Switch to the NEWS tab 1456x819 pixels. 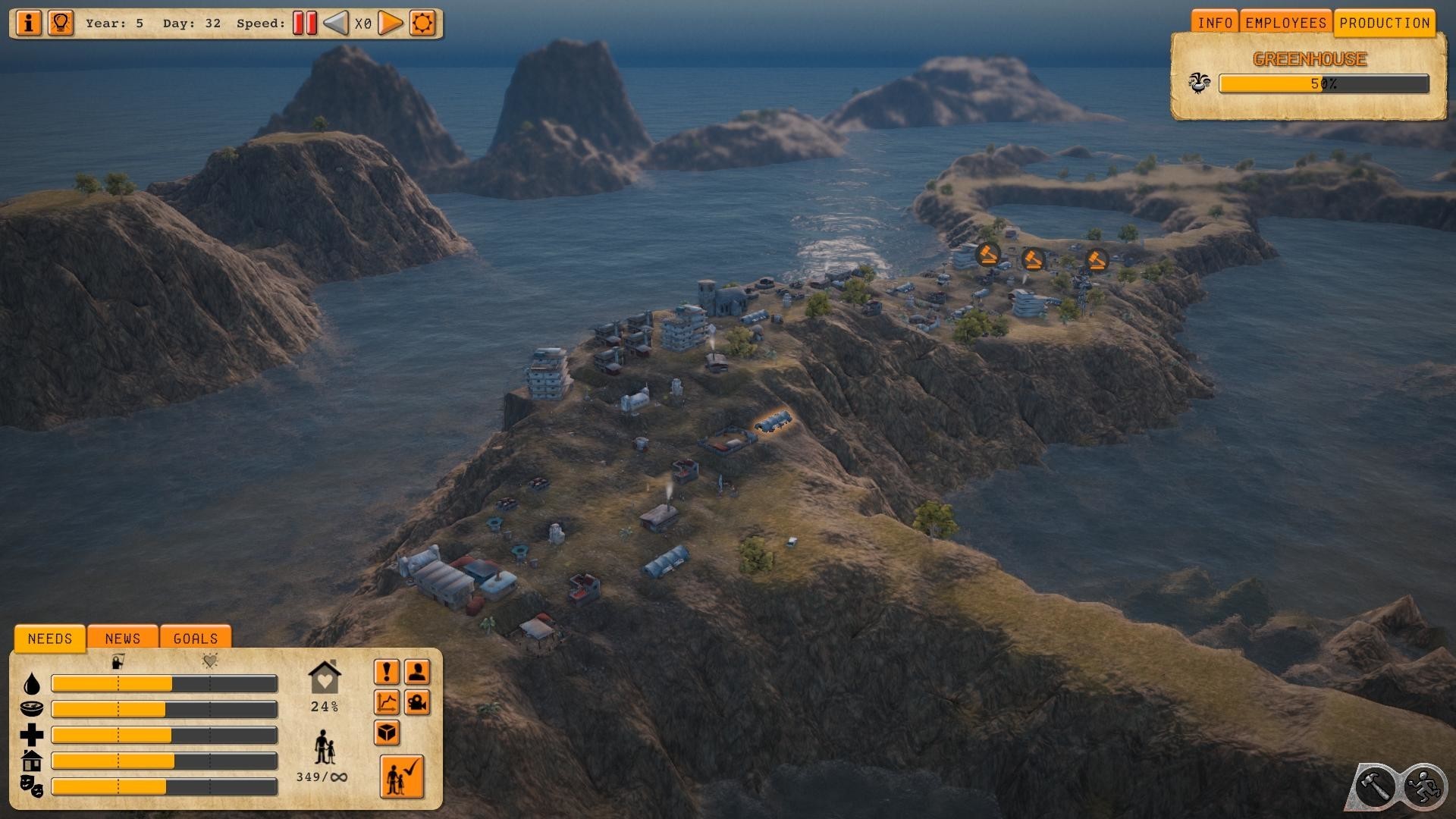pos(123,639)
